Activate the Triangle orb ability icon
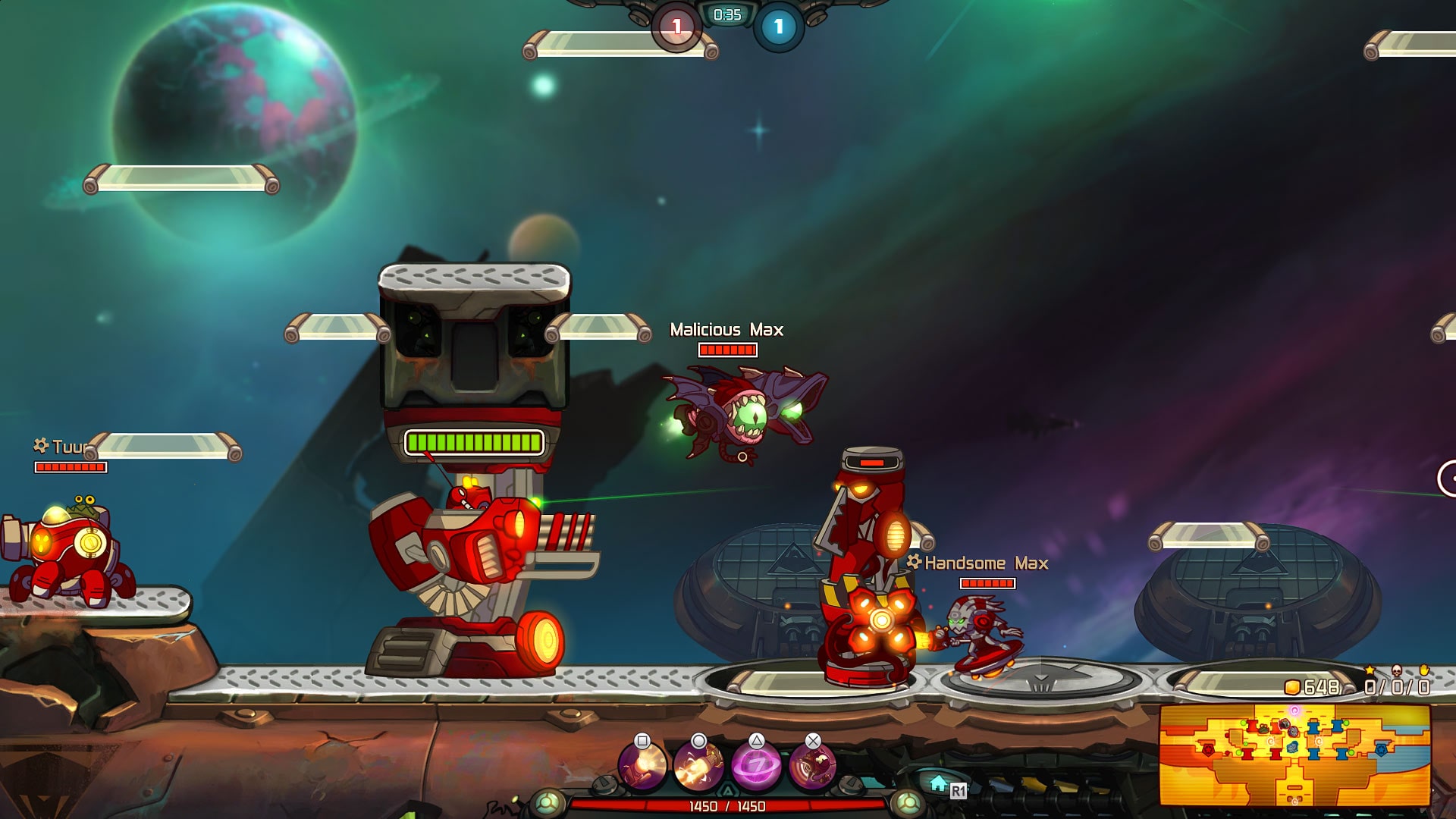The width and height of the screenshot is (1456, 819). 757,767
